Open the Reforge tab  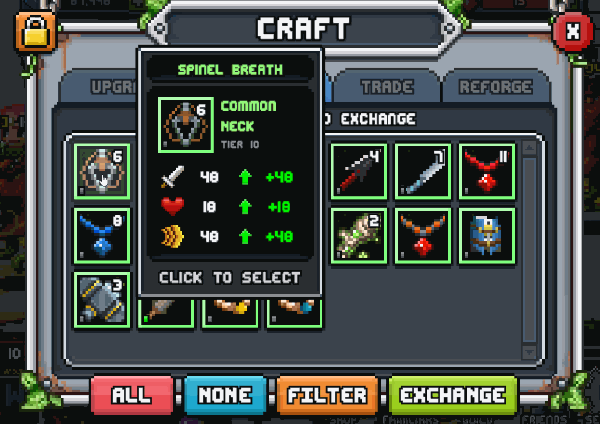pos(495,87)
